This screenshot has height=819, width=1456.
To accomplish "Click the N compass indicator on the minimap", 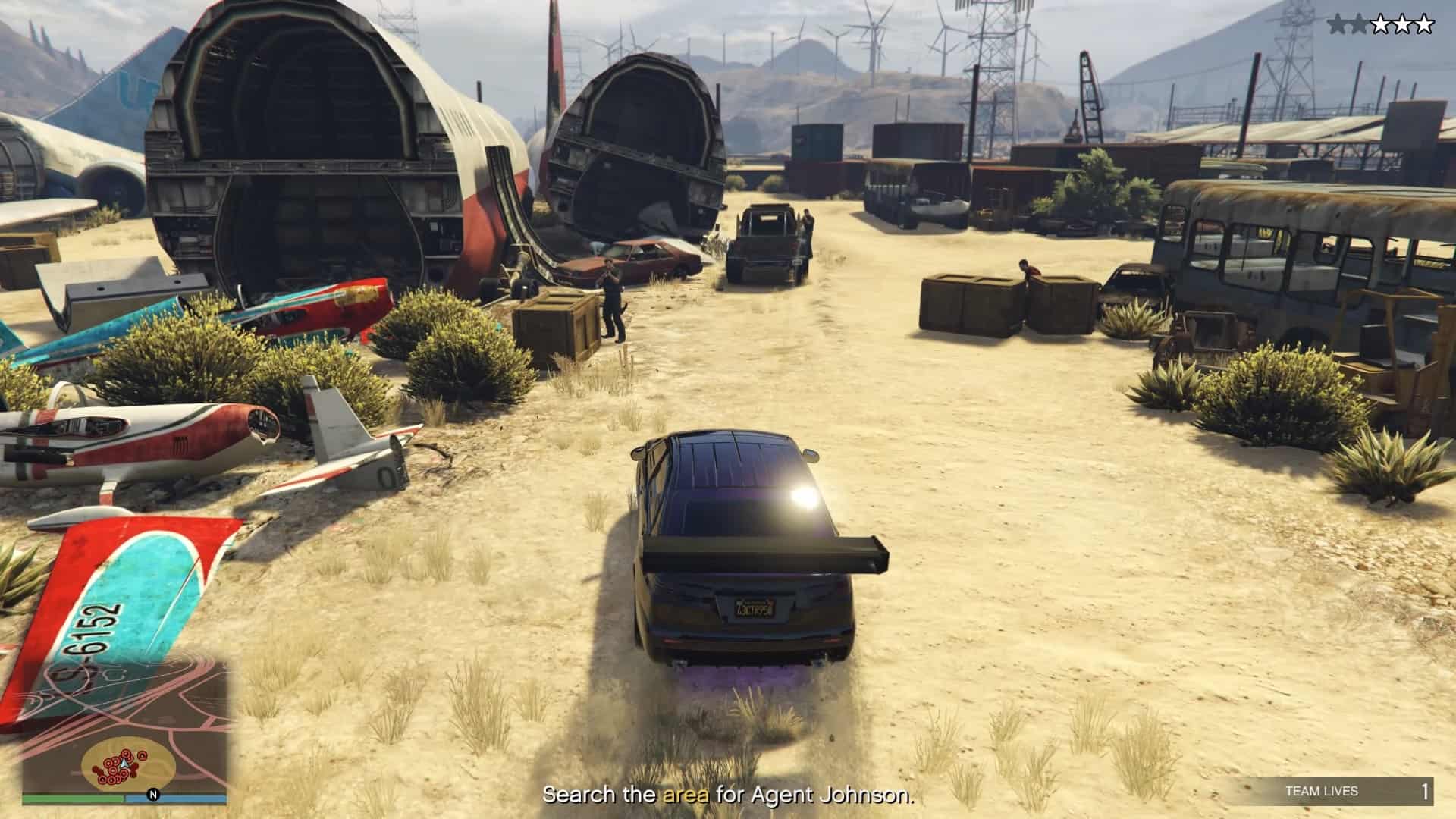I will coord(153,795).
